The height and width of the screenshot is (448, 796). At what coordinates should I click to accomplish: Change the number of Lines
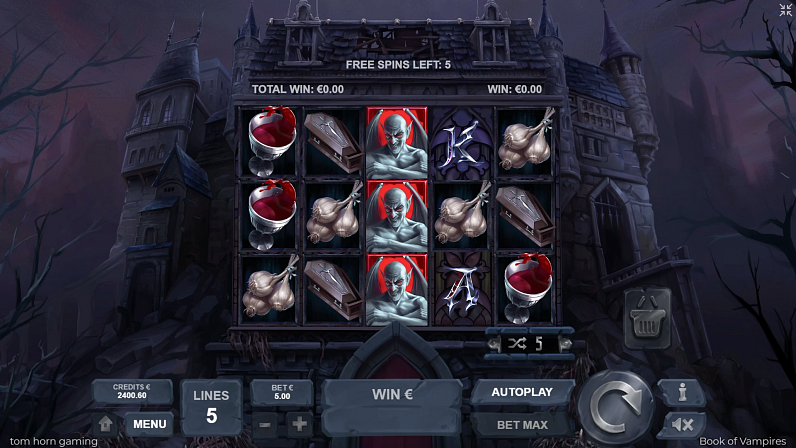point(211,407)
